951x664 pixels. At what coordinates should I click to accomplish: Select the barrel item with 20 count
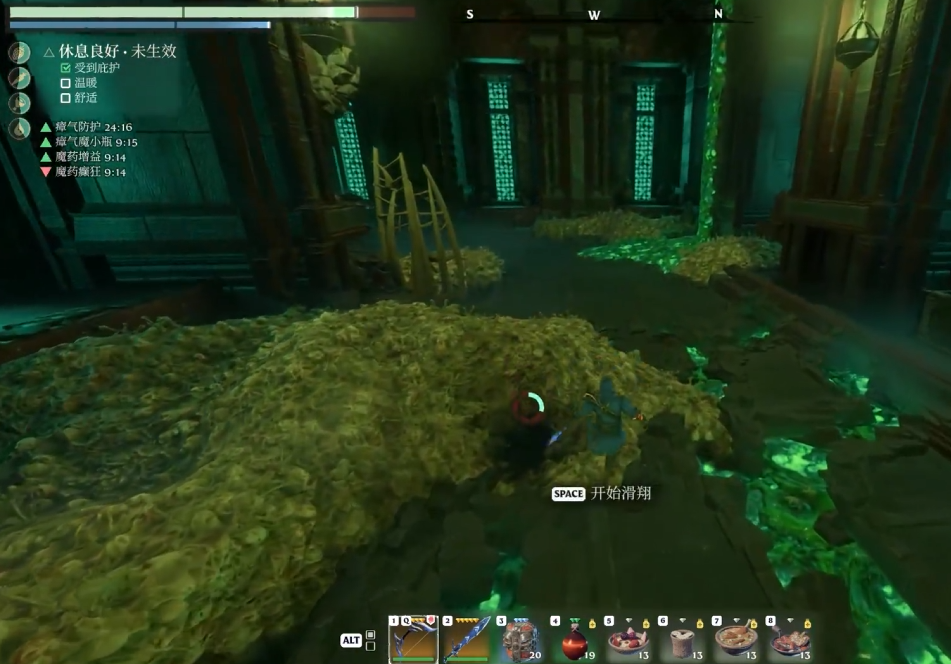tap(520, 639)
